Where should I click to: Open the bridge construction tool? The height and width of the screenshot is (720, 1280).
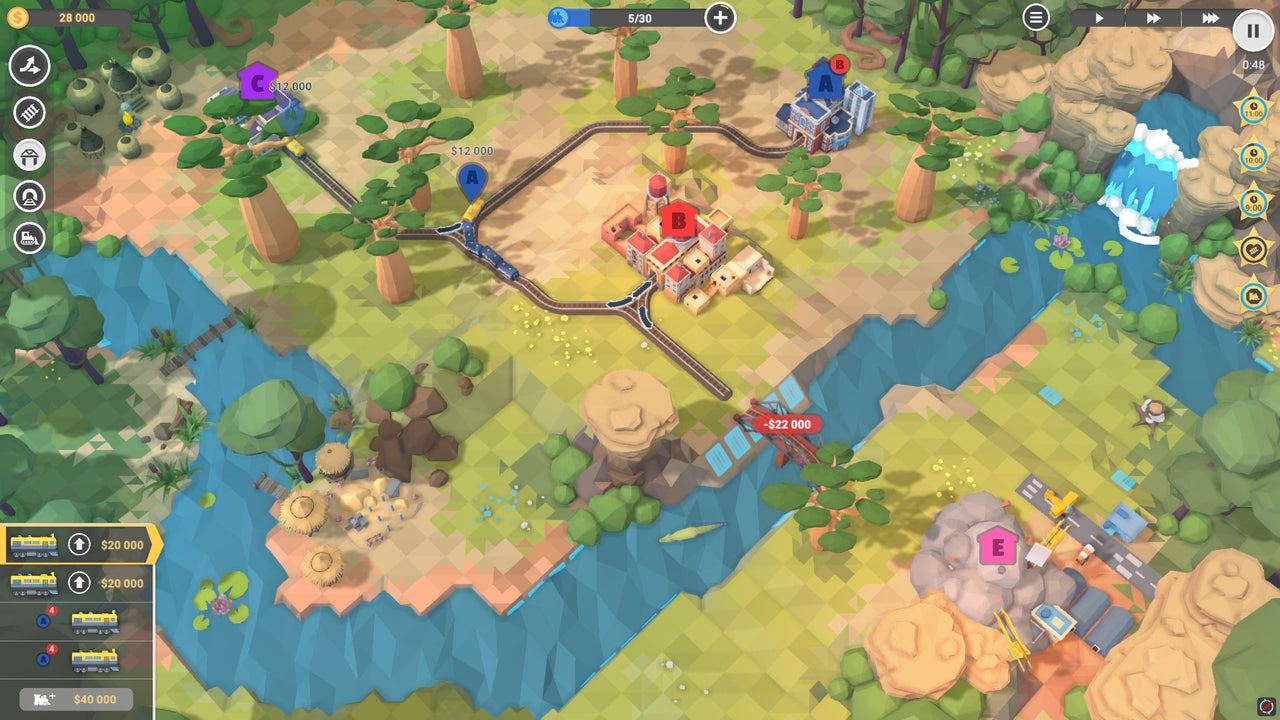30,156
